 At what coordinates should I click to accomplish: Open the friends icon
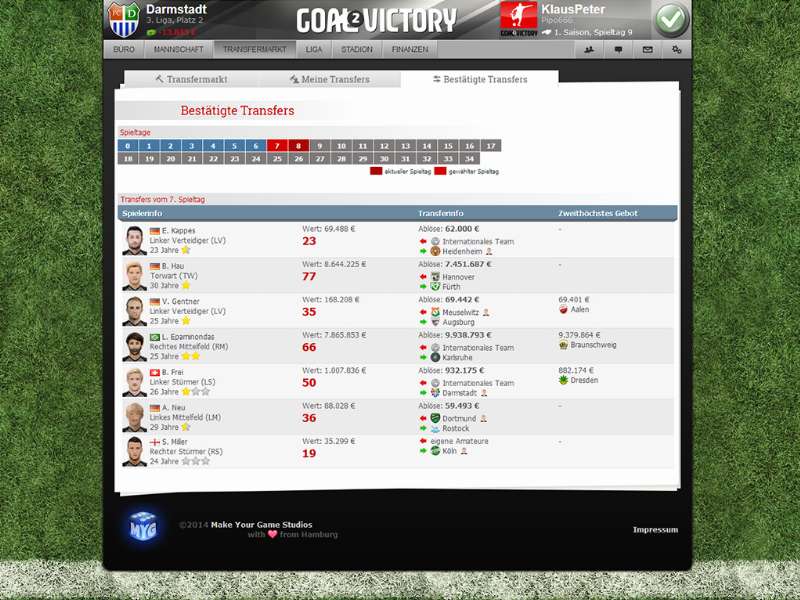pyautogui.click(x=590, y=49)
